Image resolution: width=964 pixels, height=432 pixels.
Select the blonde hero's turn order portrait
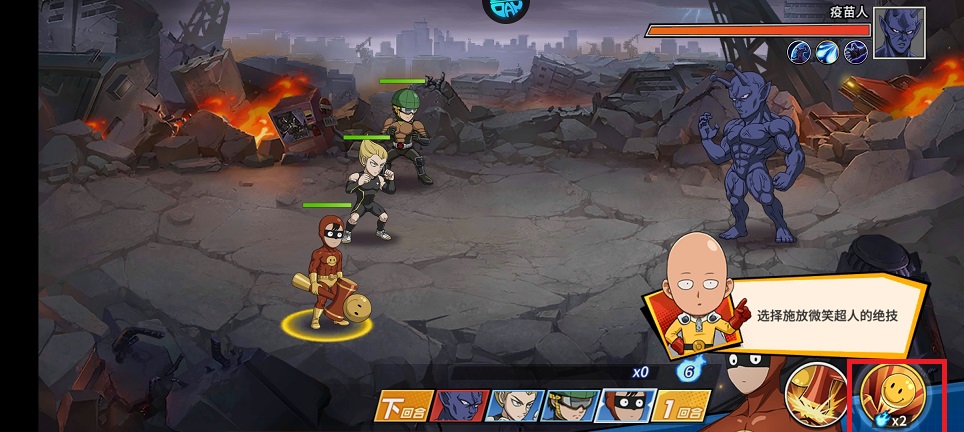(x=516, y=406)
